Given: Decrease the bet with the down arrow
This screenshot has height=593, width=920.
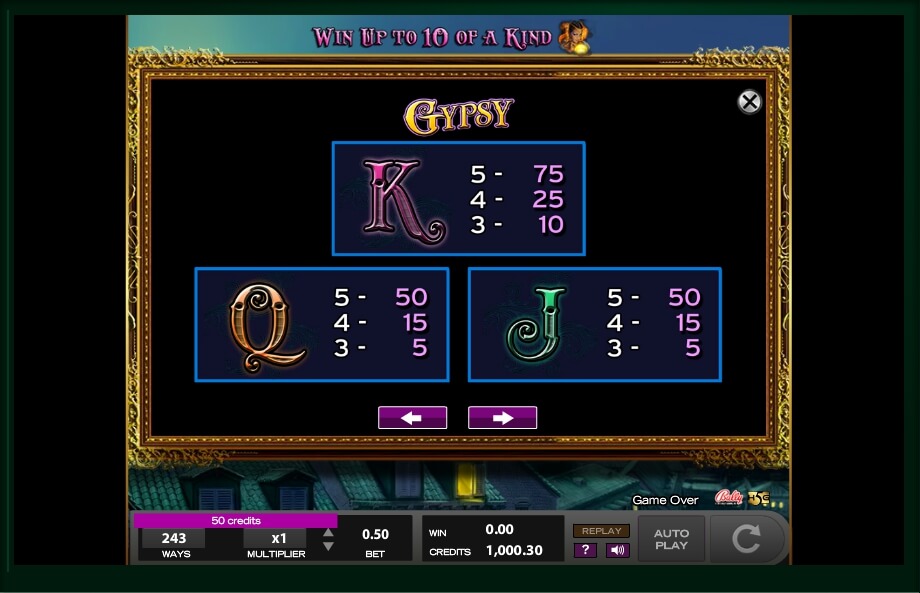Looking at the screenshot, I should pos(328,547).
